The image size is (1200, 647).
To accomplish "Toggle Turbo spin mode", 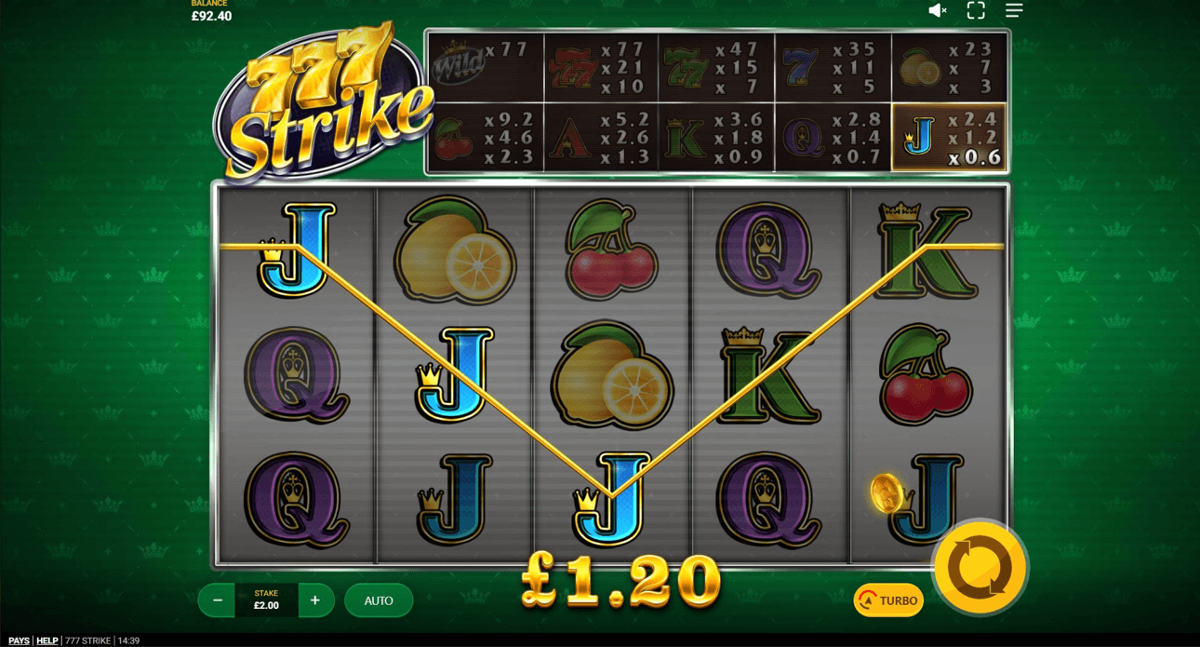I will pyautogui.click(x=888, y=600).
